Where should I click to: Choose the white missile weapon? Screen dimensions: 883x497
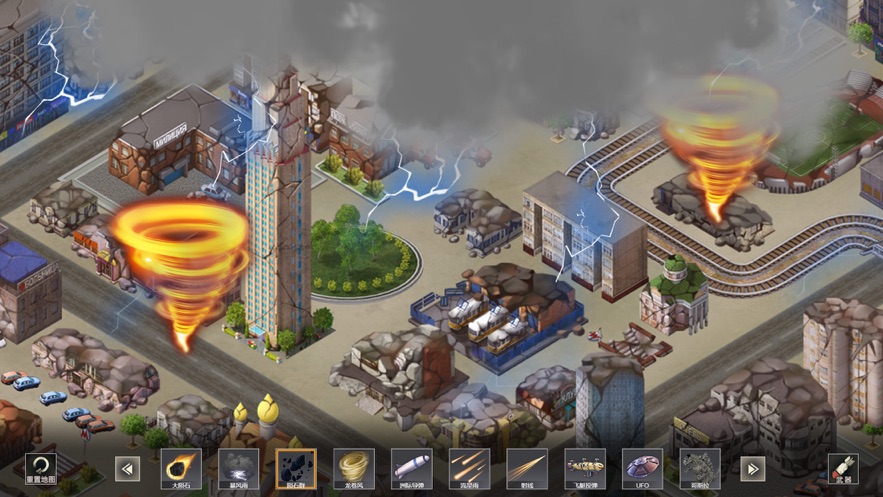pos(411,467)
